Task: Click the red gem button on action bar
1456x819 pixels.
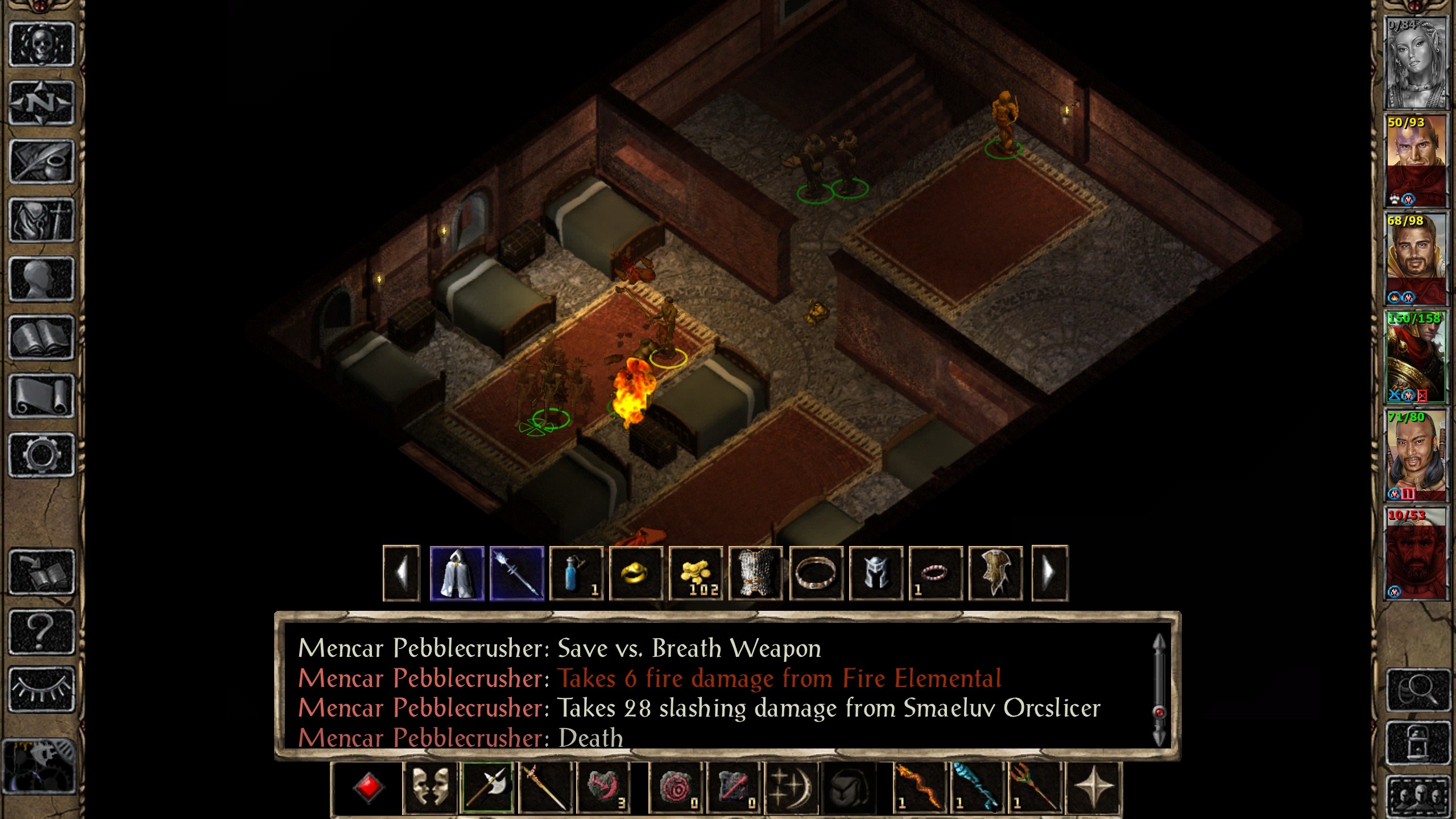Action: pyautogui.click(x=368, y=788)
